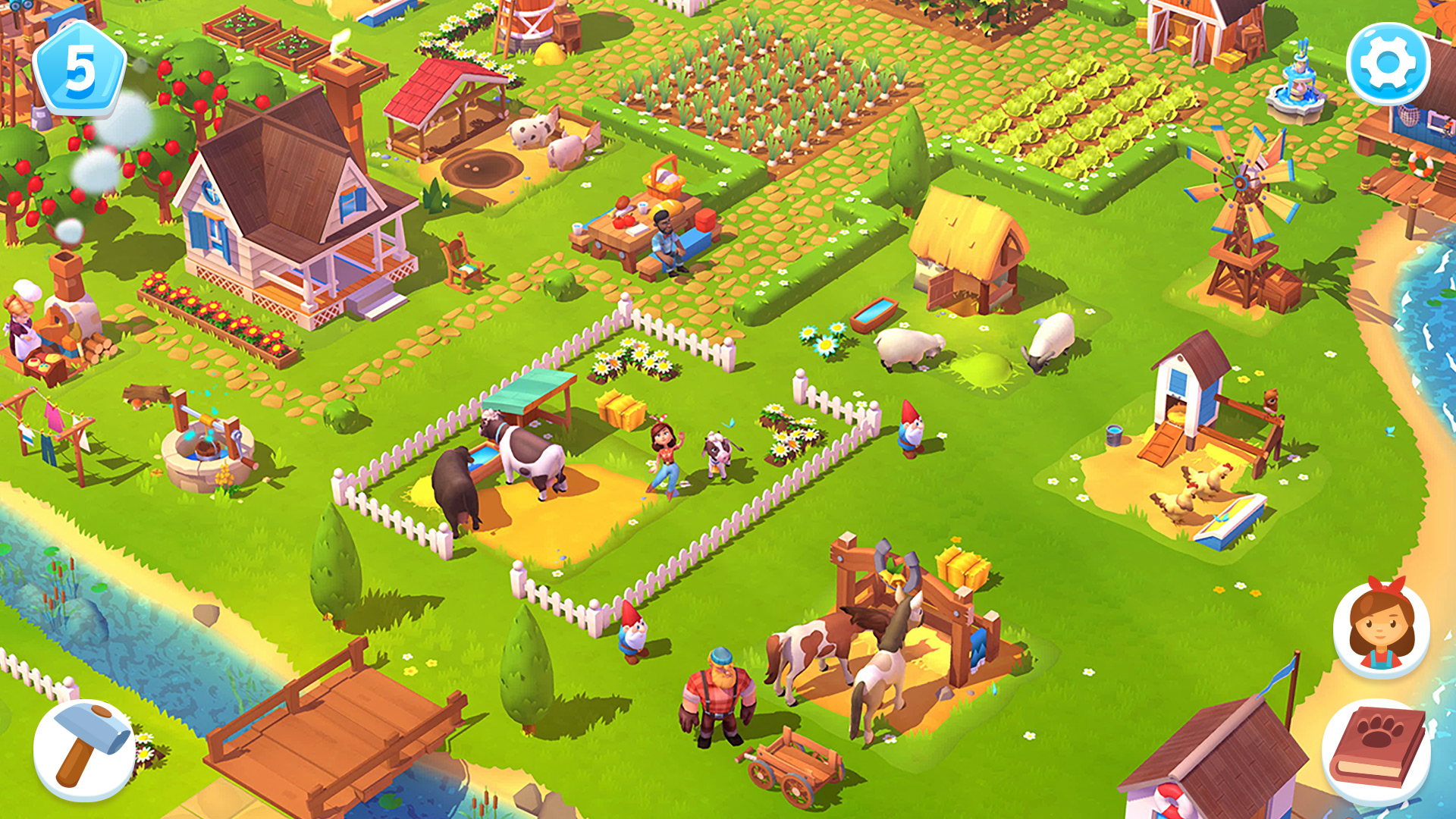Open the girl character portrait

click(1381, 629)
